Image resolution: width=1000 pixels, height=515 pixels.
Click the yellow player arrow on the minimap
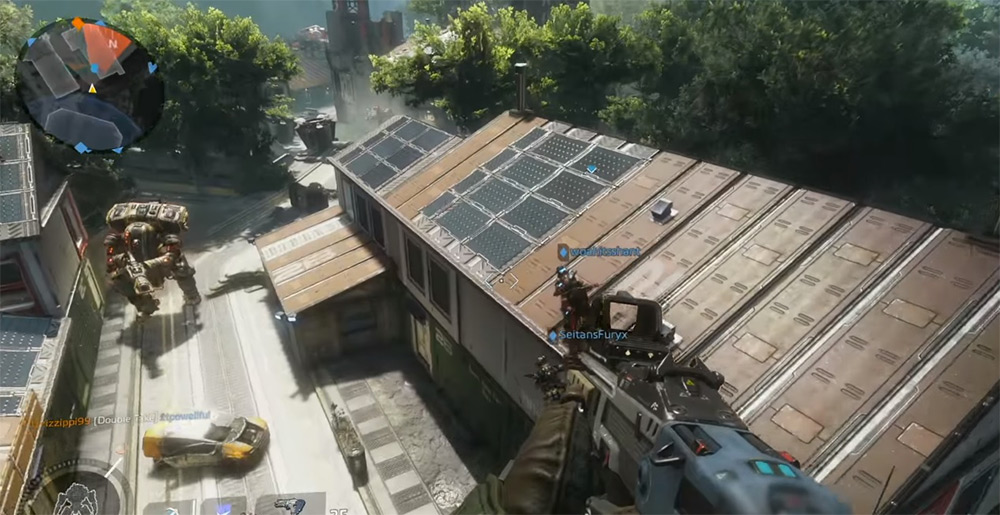pos(93,88)
